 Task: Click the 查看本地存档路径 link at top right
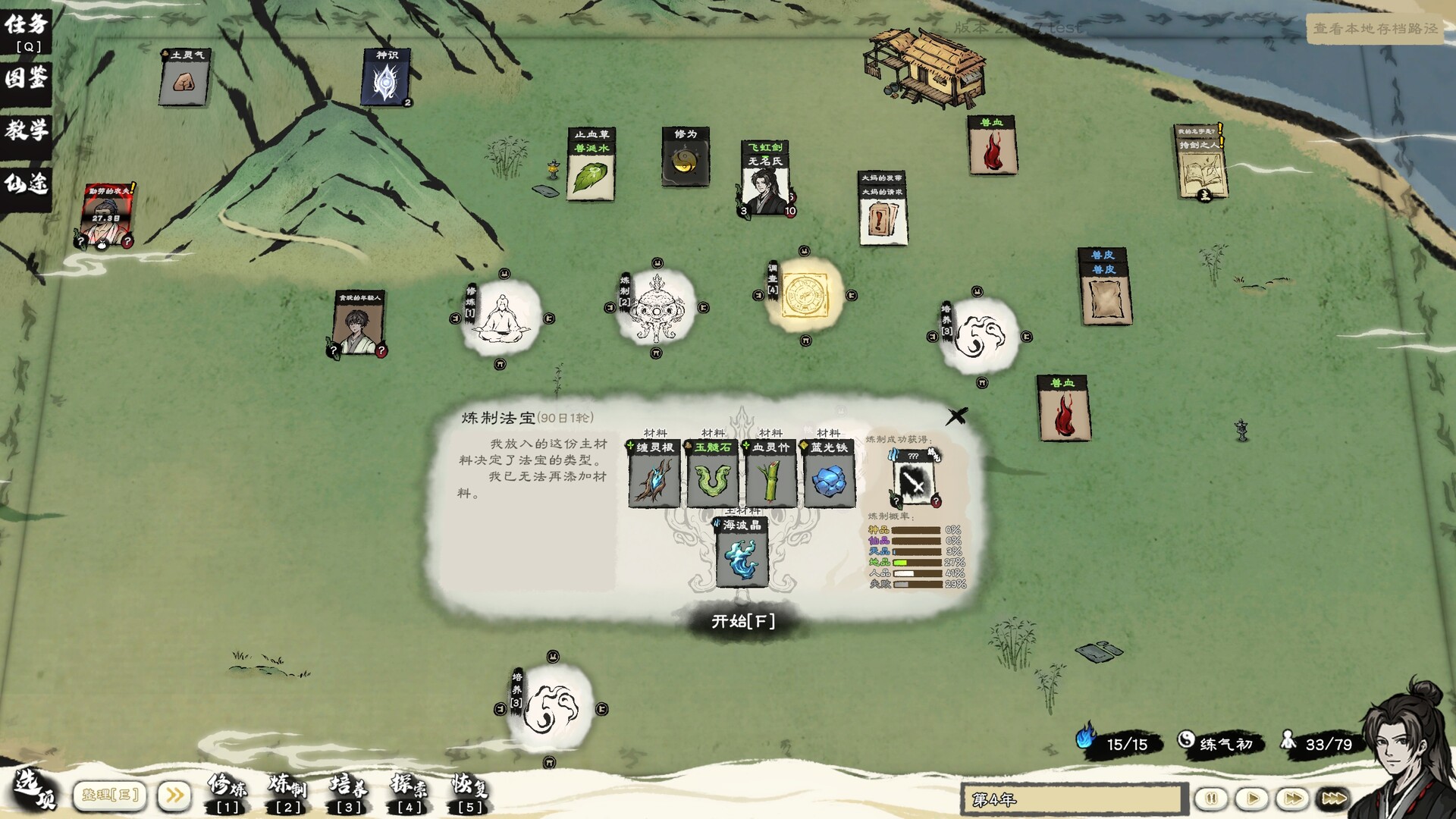[1376, 28]
